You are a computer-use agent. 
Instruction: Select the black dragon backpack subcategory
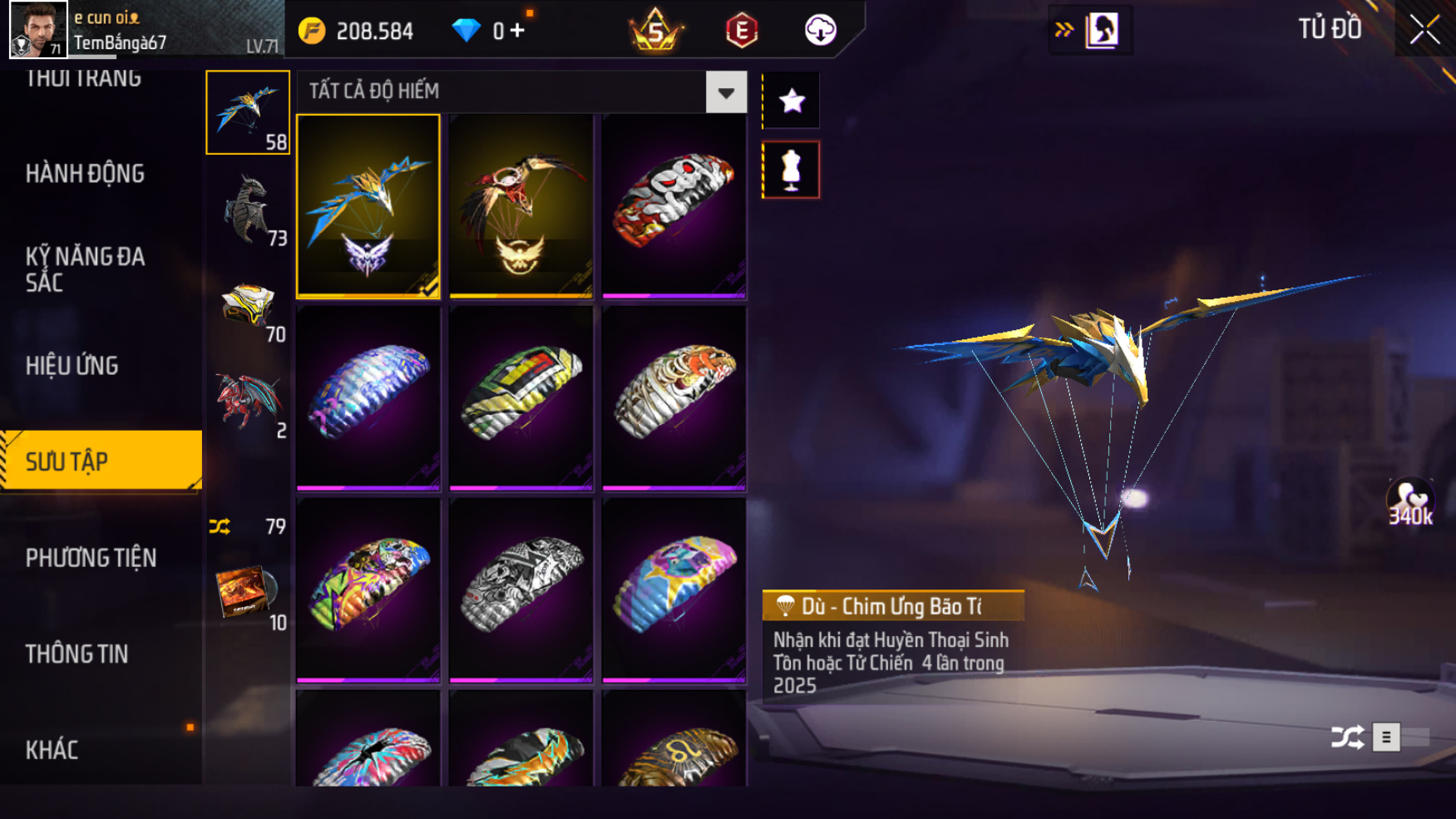click(248, 210)
